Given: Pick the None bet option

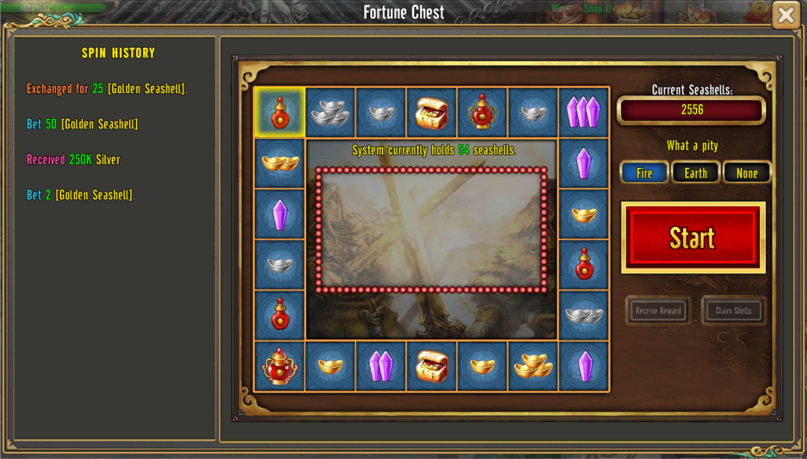Looking at the screenshot, I should pyautogui.click(x=747, y=173).
